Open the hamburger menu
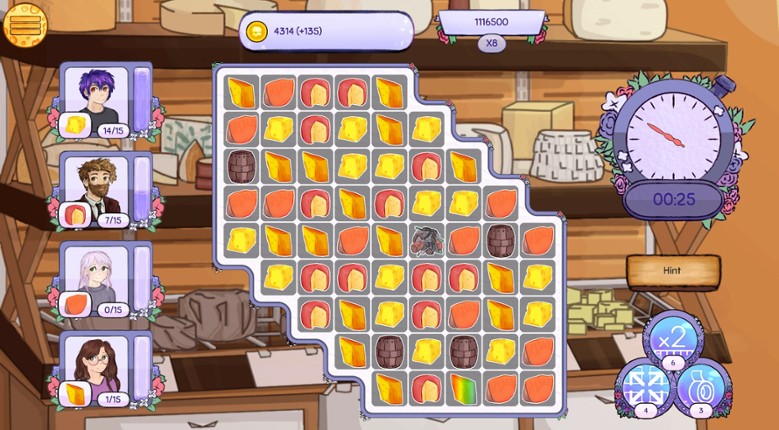The height and width of the screenshot is (430, 779). pyautogui.click(x=25, y=24)
